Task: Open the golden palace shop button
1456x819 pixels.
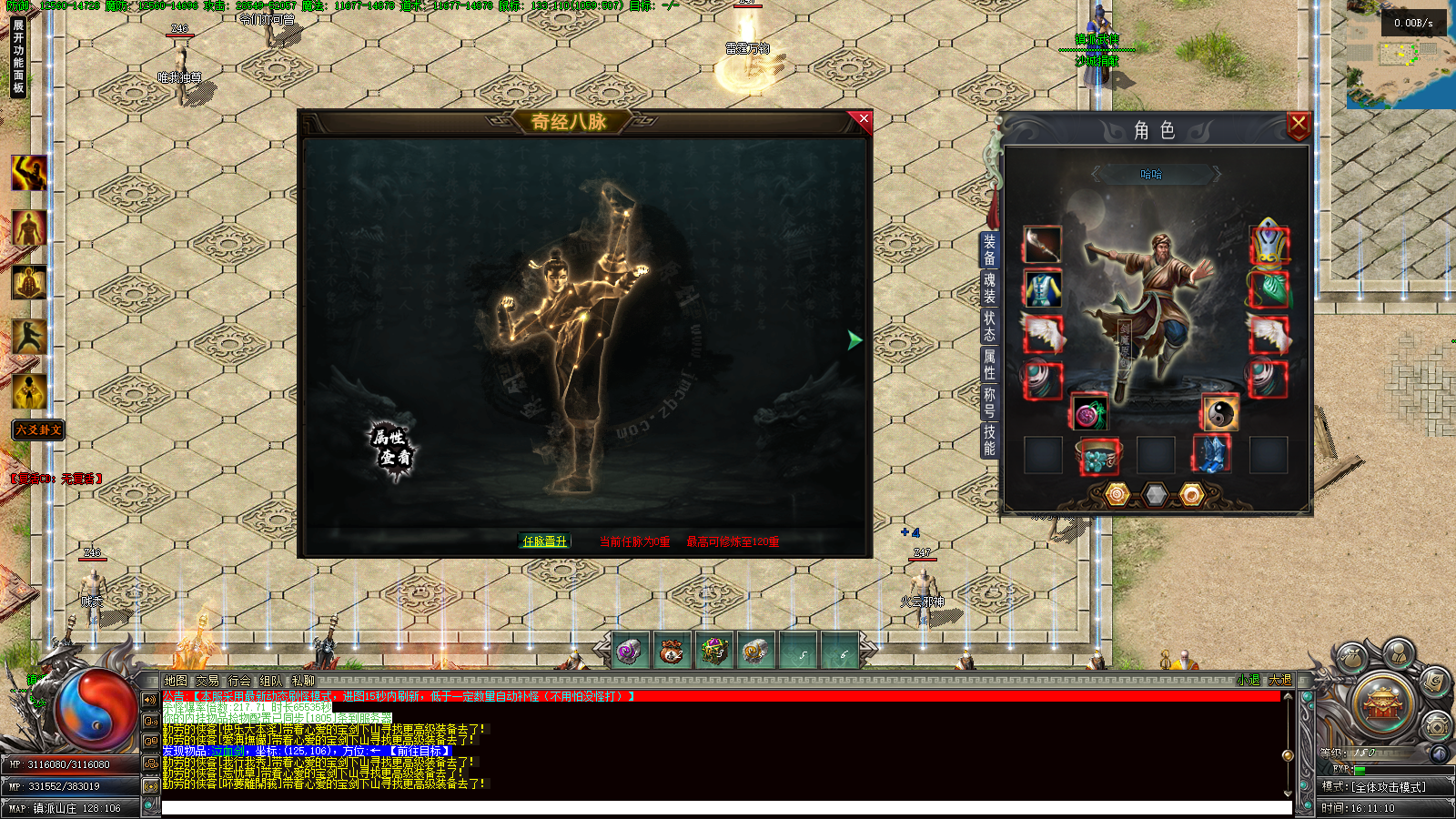Action: point(1383,705)
